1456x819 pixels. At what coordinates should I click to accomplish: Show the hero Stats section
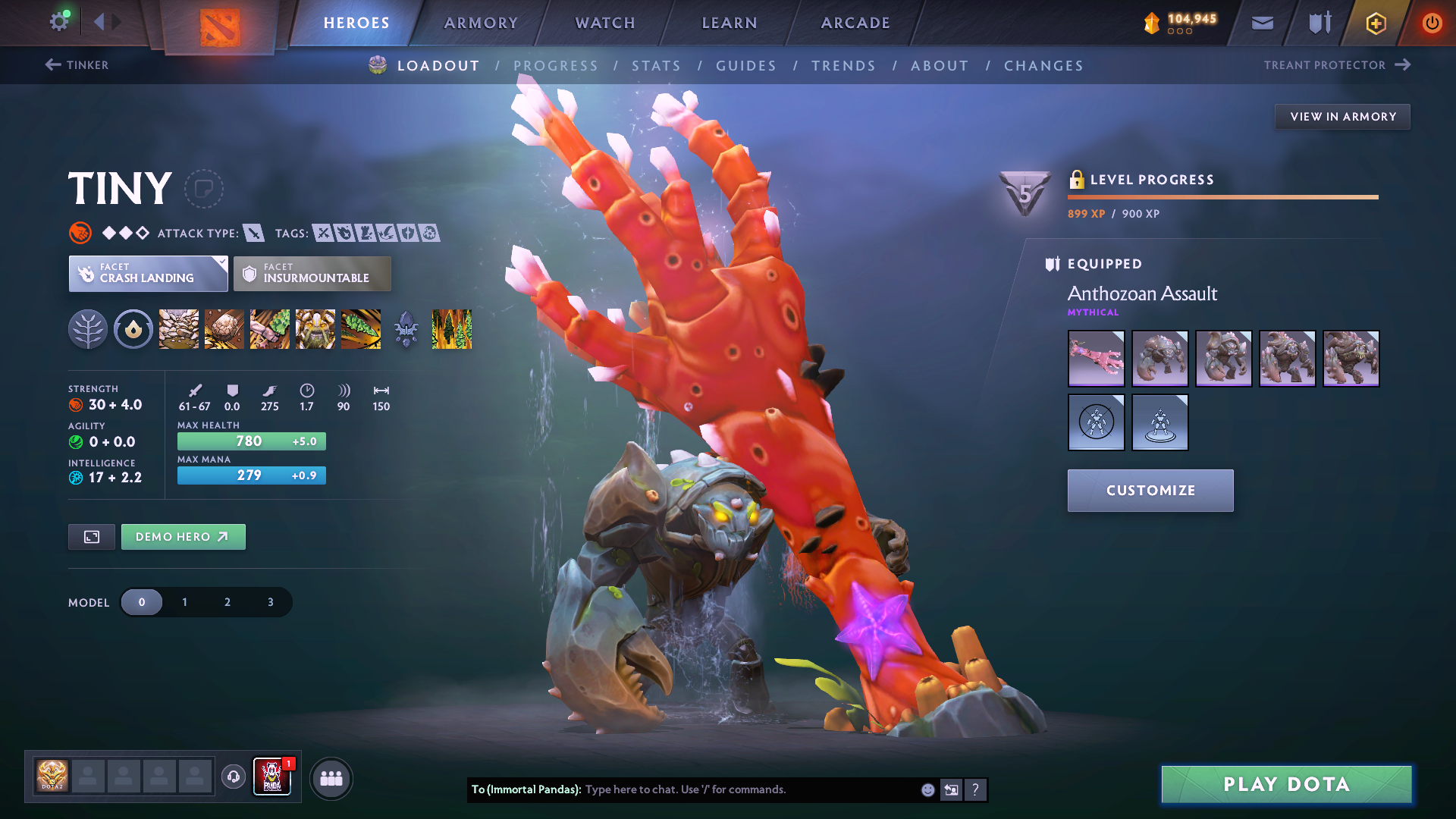(656, 66)
